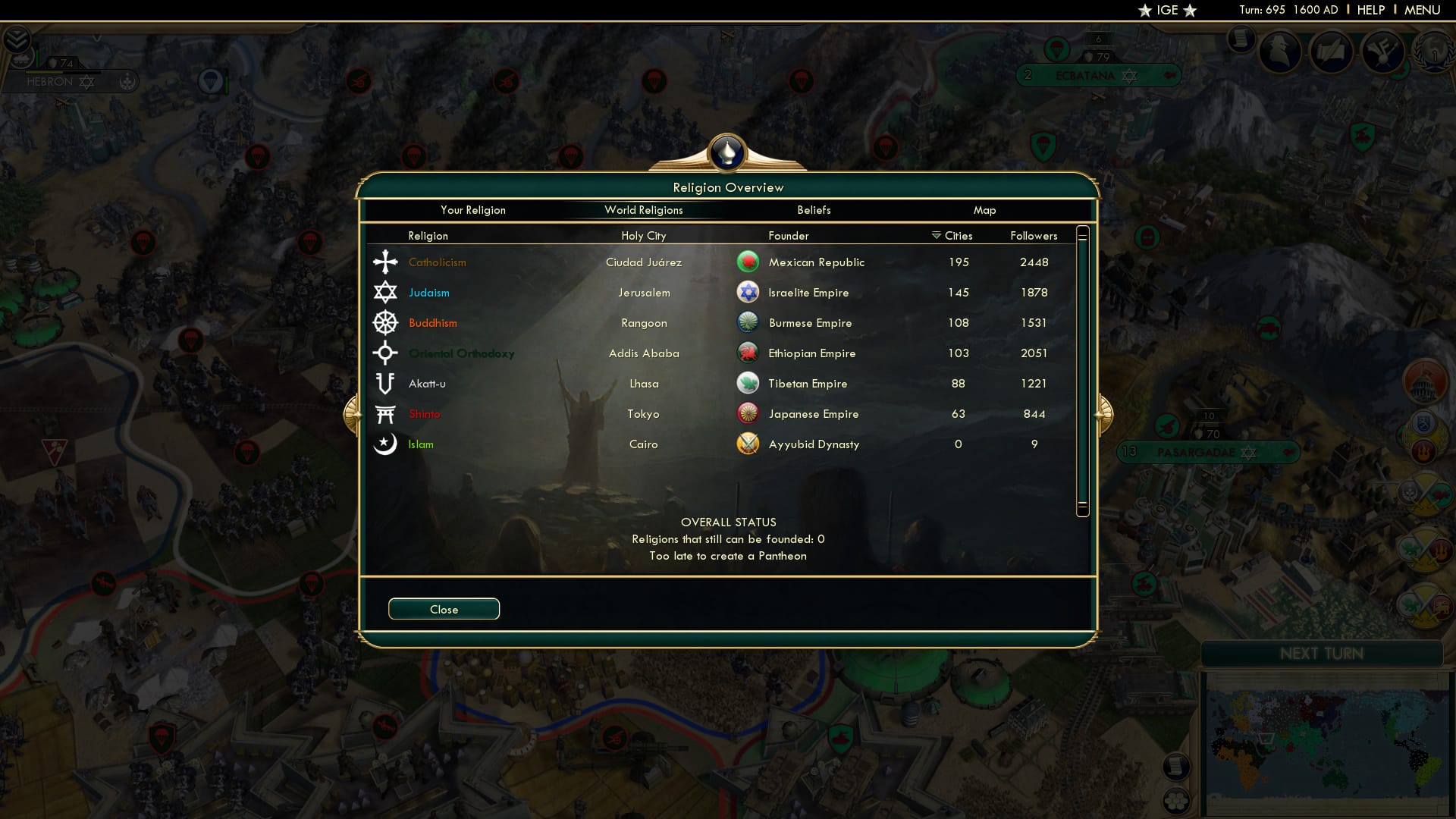Select the Catholicism cross icon
Screen dimensions: 1456x819
coord(386,262)
